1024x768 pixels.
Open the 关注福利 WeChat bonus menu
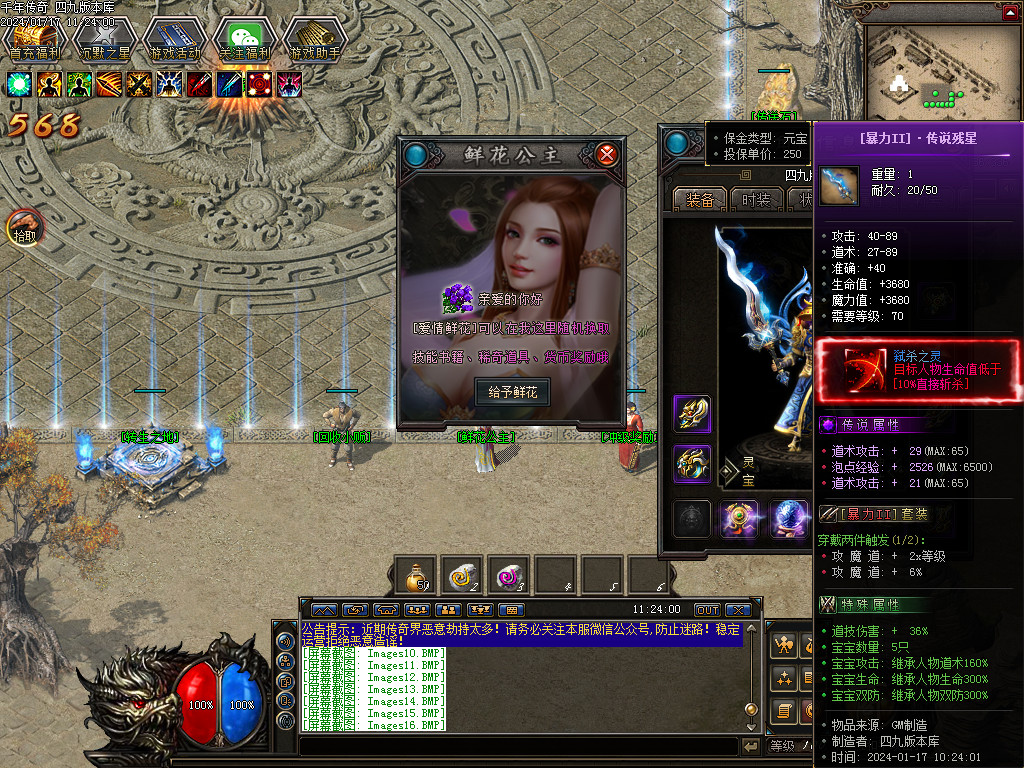point(244,40)
